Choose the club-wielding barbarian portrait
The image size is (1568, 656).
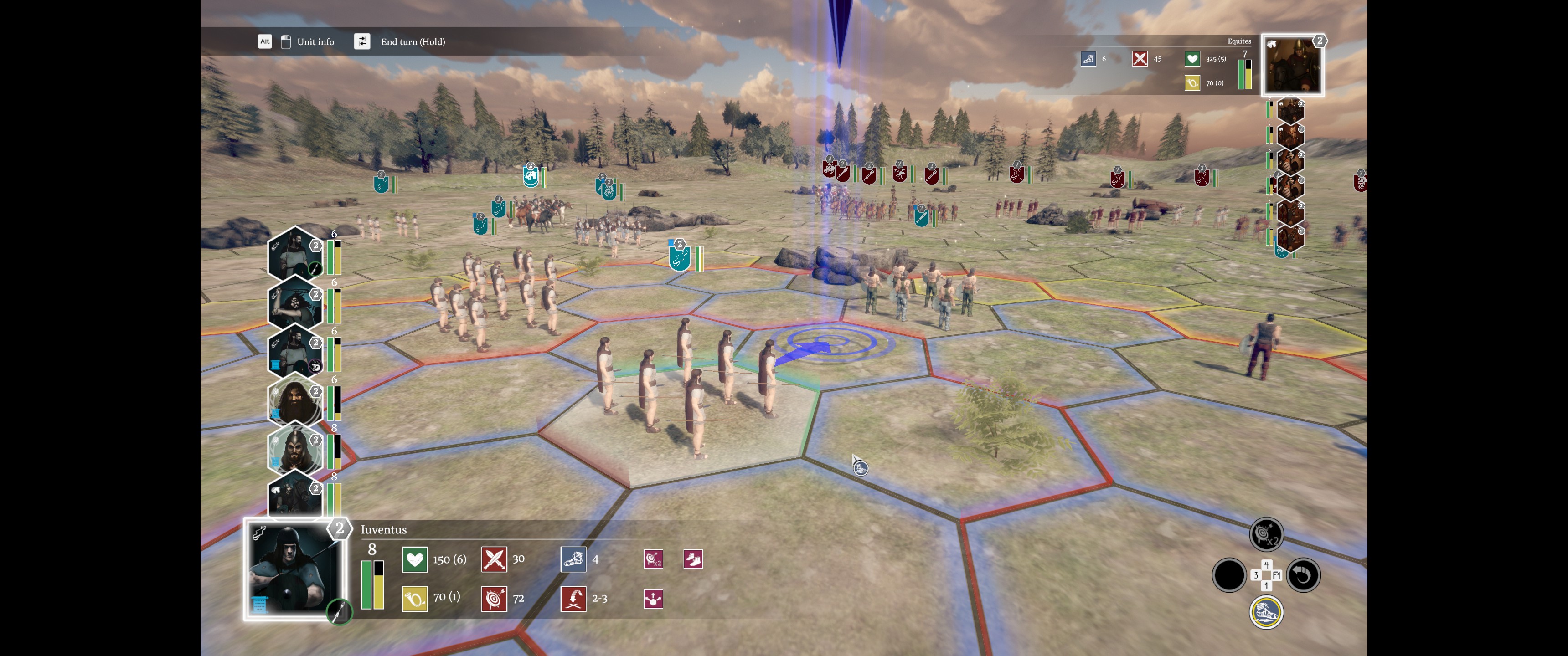click(294, 303)
